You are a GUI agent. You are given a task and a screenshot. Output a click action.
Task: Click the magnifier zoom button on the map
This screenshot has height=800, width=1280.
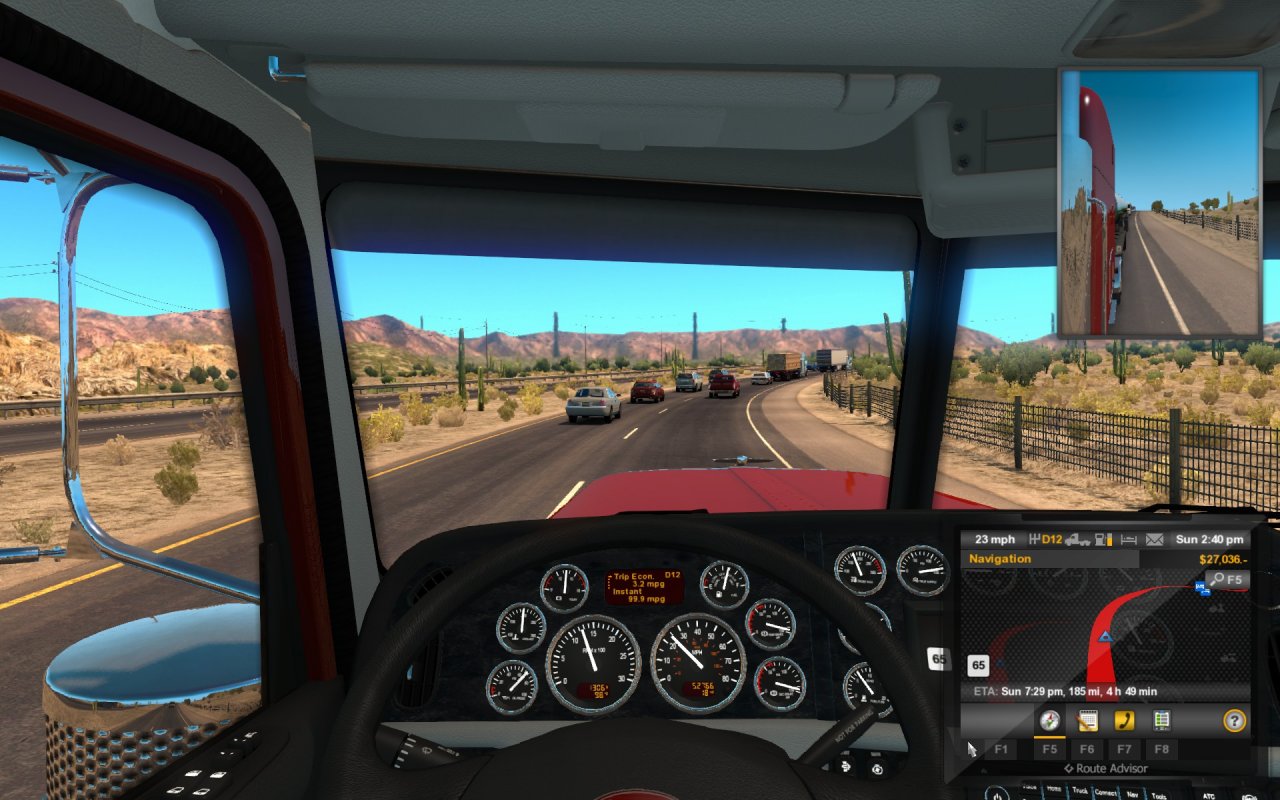[x=1226, y=579]
